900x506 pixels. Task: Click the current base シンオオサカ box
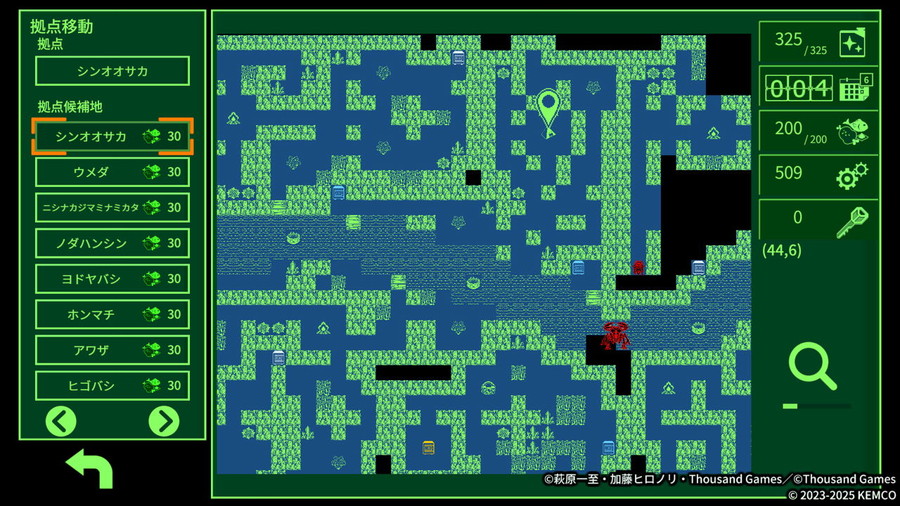click(112, 71)
